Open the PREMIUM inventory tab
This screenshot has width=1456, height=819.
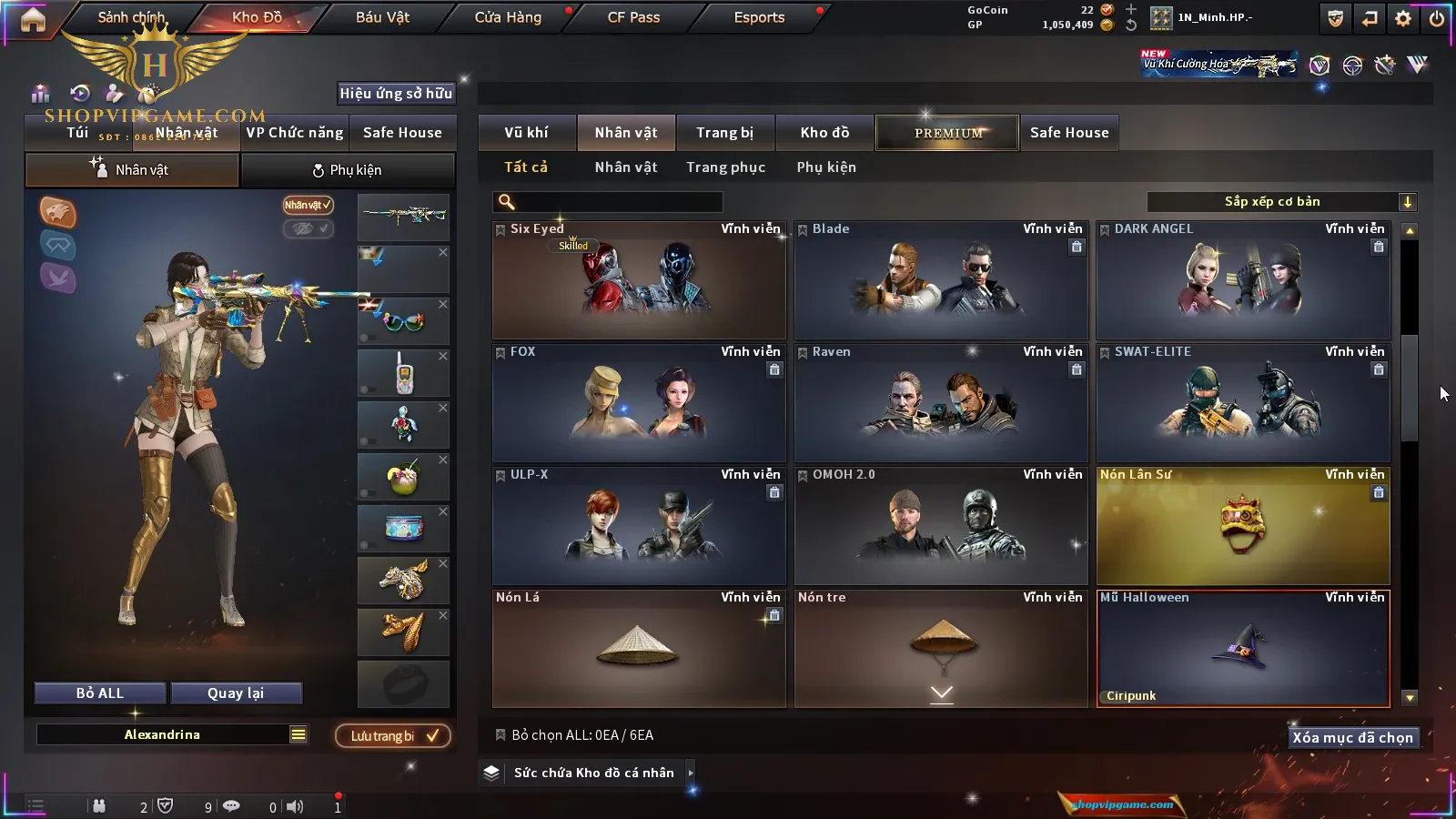coord(948,133)
